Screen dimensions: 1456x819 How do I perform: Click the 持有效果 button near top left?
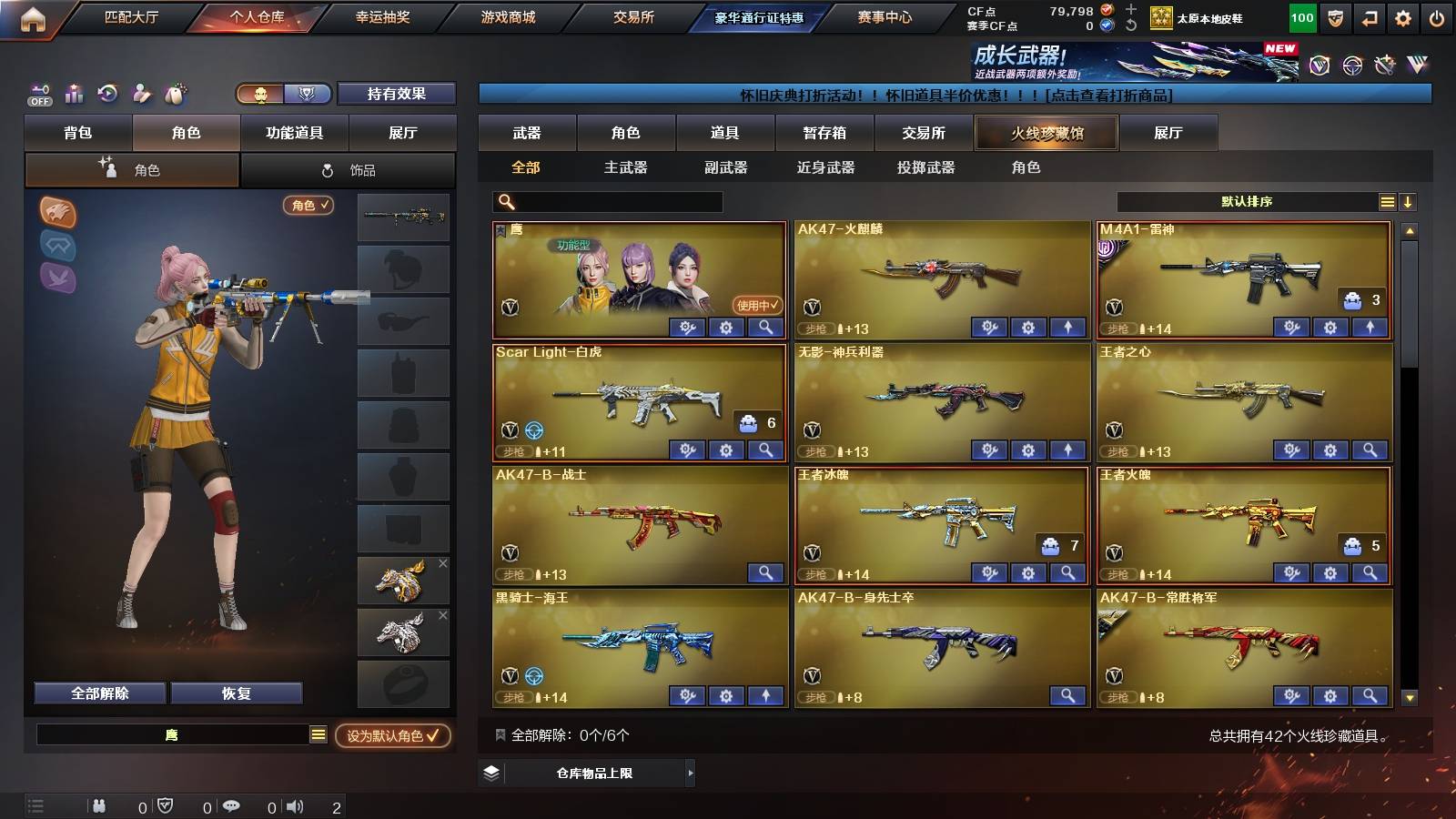pyautogui.click(x=397, y=94)
